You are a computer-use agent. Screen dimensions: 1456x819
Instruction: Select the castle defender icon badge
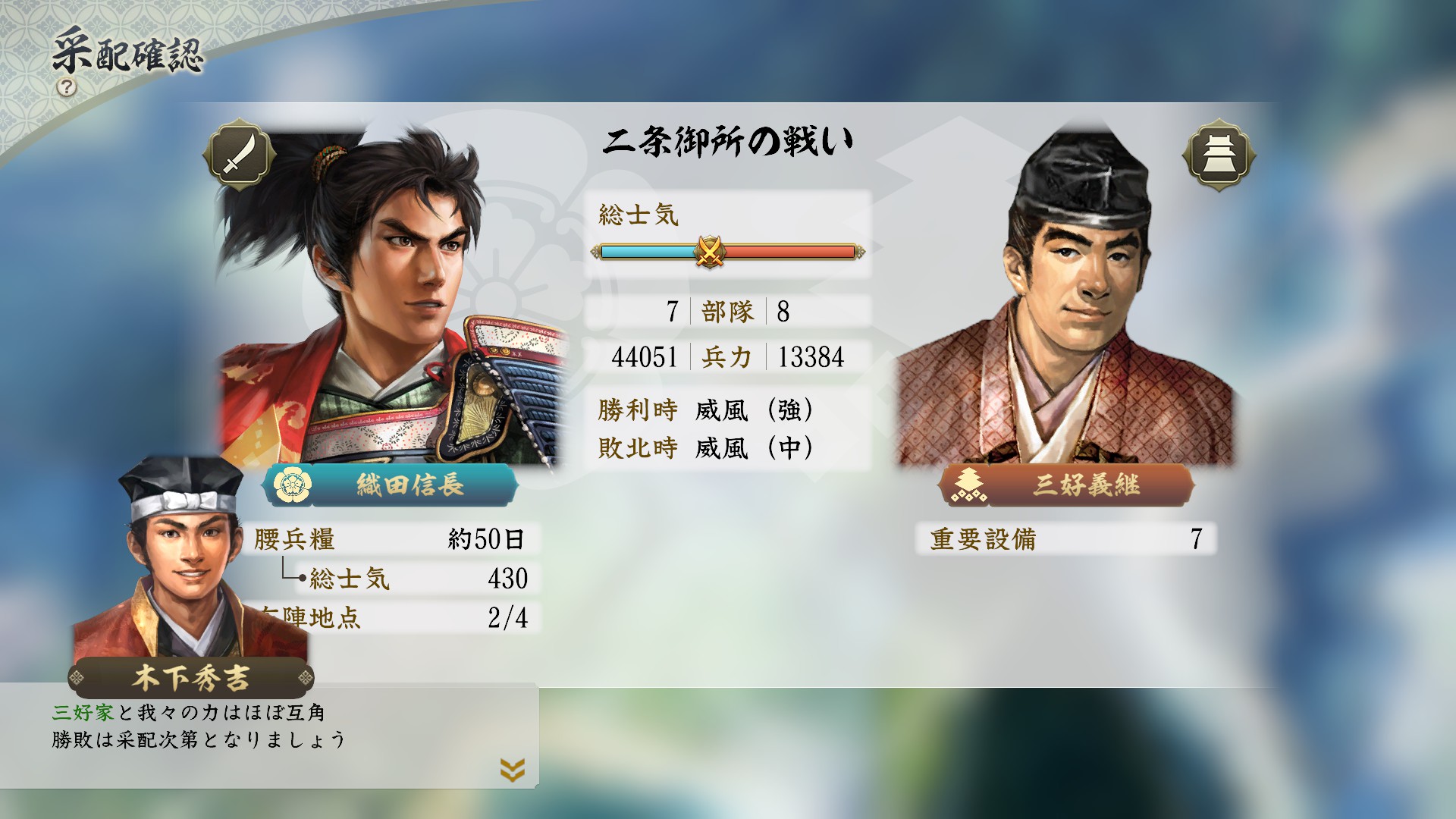click(1219, 155)
